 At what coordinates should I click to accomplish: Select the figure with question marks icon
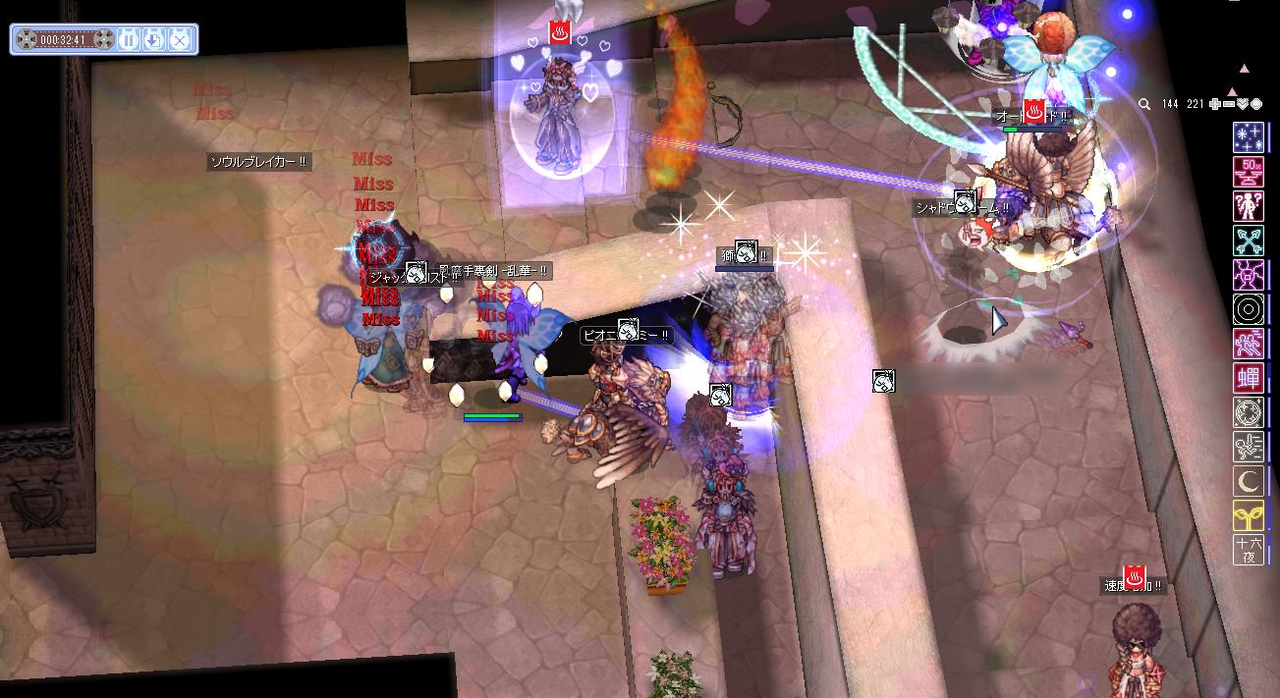point(1248,206)
